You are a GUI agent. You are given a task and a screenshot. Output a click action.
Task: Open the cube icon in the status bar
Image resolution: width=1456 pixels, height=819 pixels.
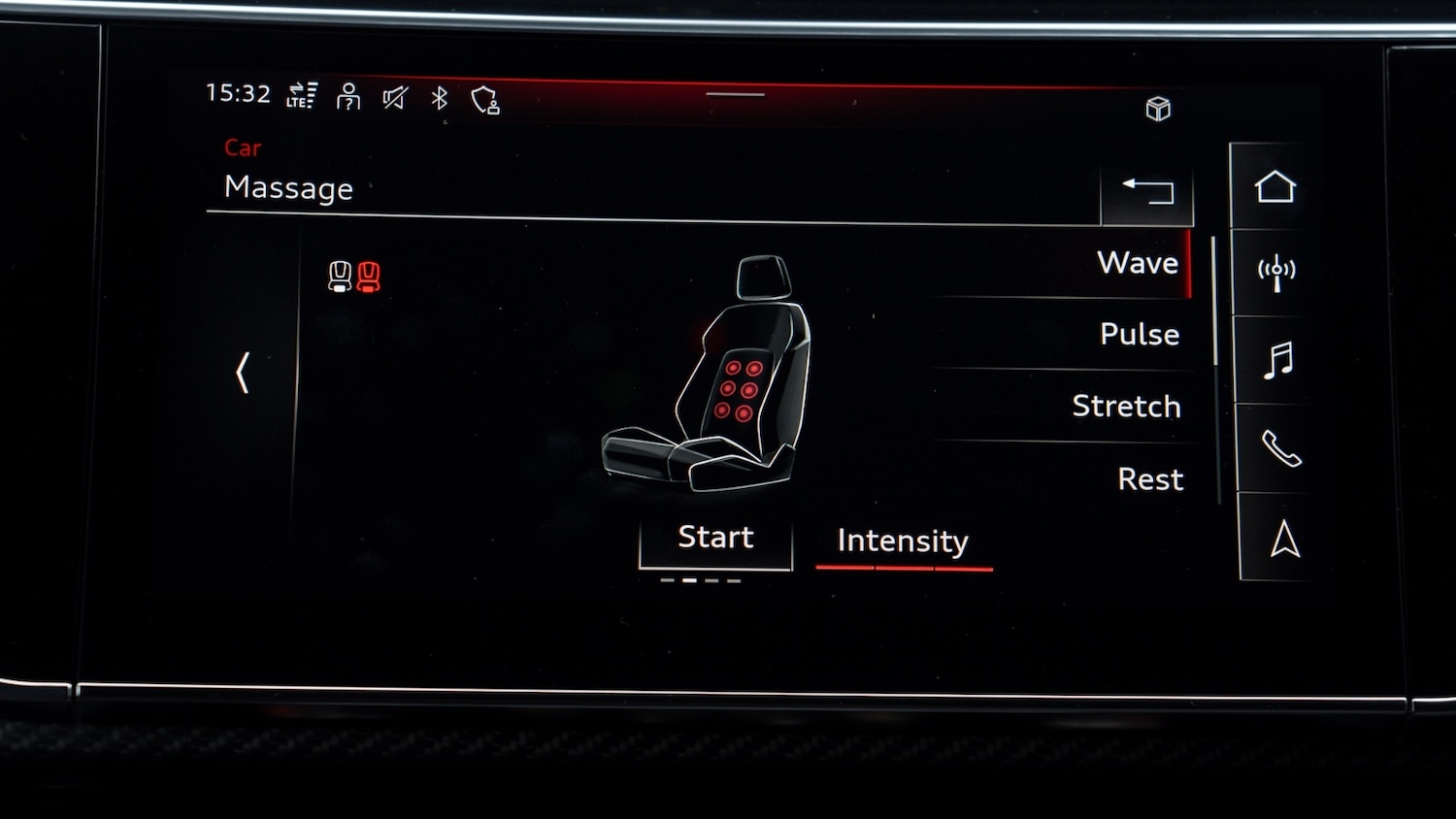[x=1158, y=109]
